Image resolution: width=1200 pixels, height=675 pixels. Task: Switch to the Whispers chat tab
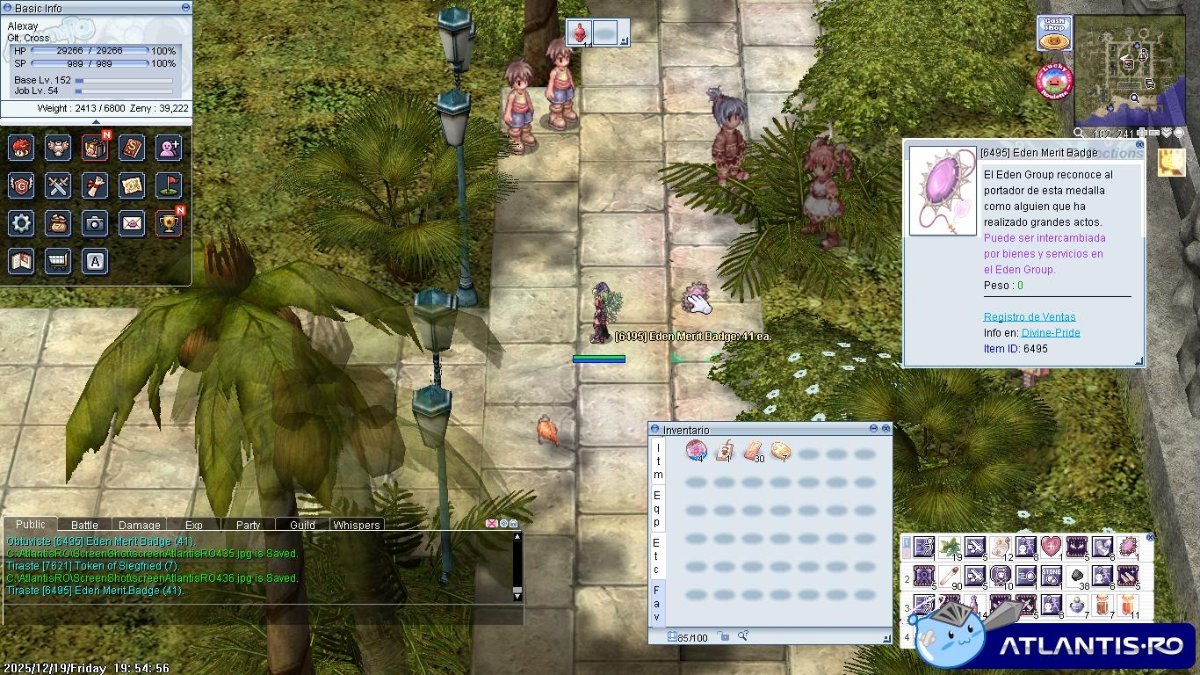356,524
